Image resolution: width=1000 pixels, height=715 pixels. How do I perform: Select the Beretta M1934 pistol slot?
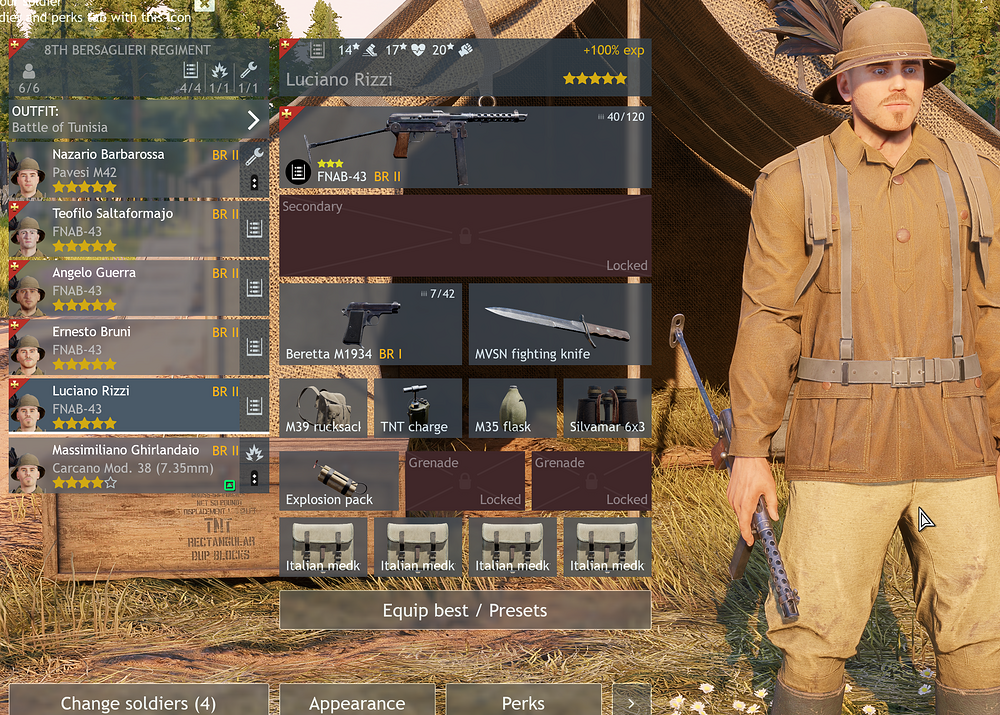[x=370, y=324]
